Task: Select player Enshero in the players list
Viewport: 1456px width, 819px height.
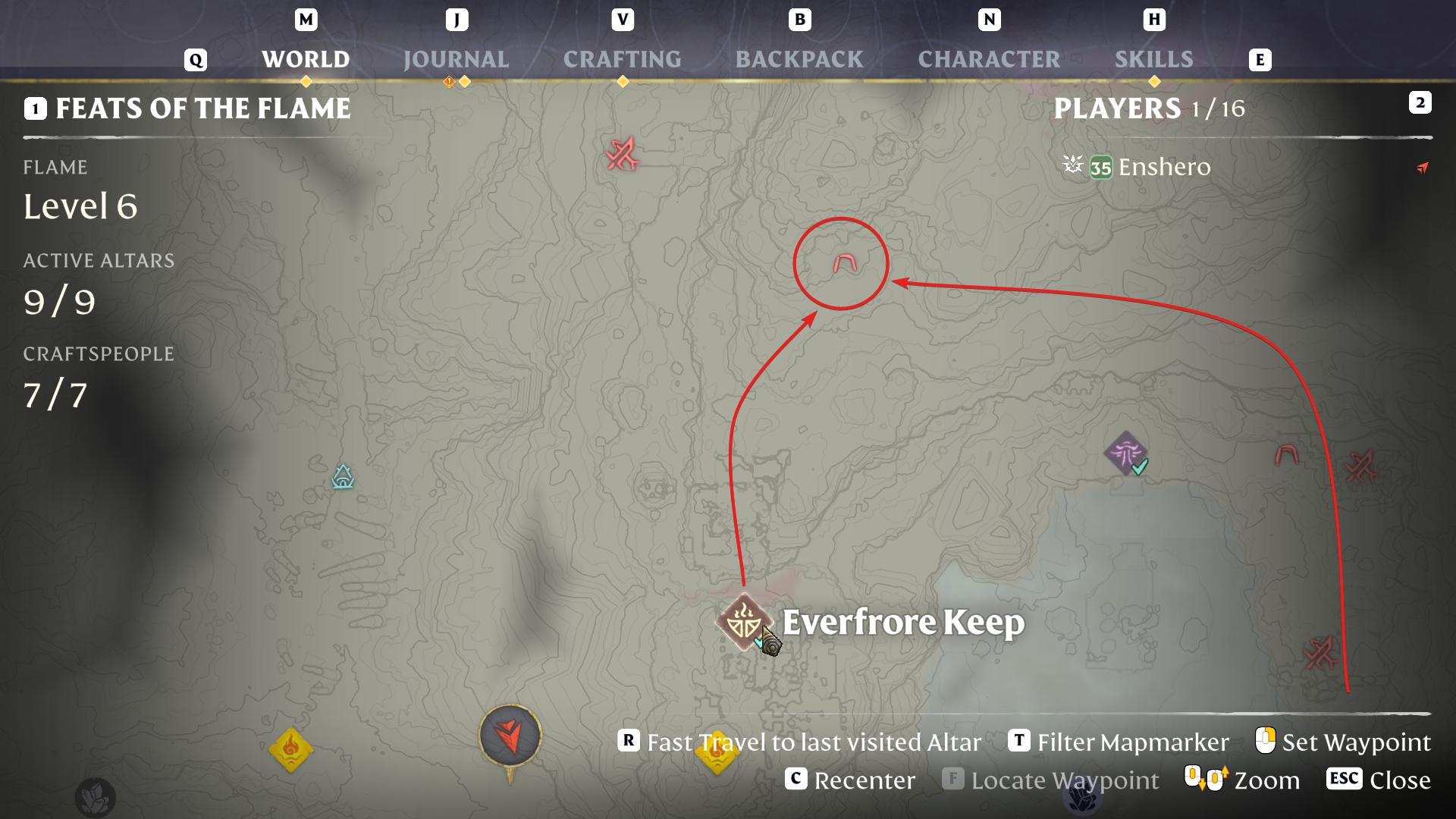Action: (x=1163, y=167)
